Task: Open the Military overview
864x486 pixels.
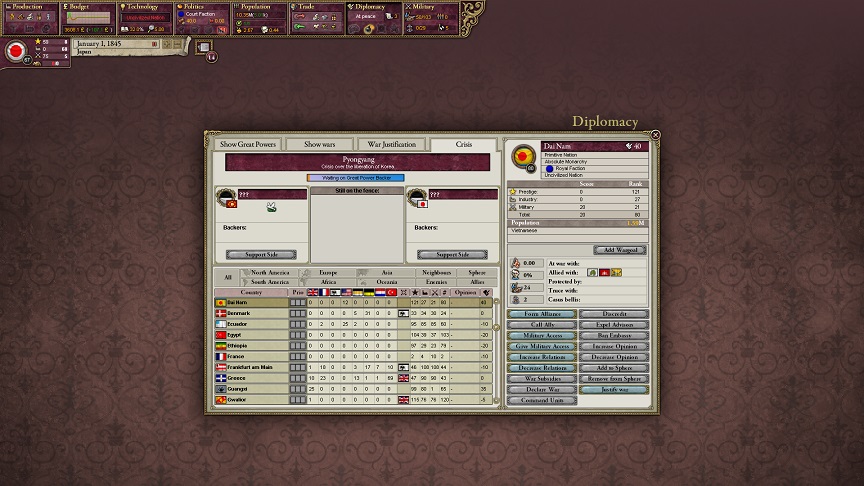Action: [432, 7]
